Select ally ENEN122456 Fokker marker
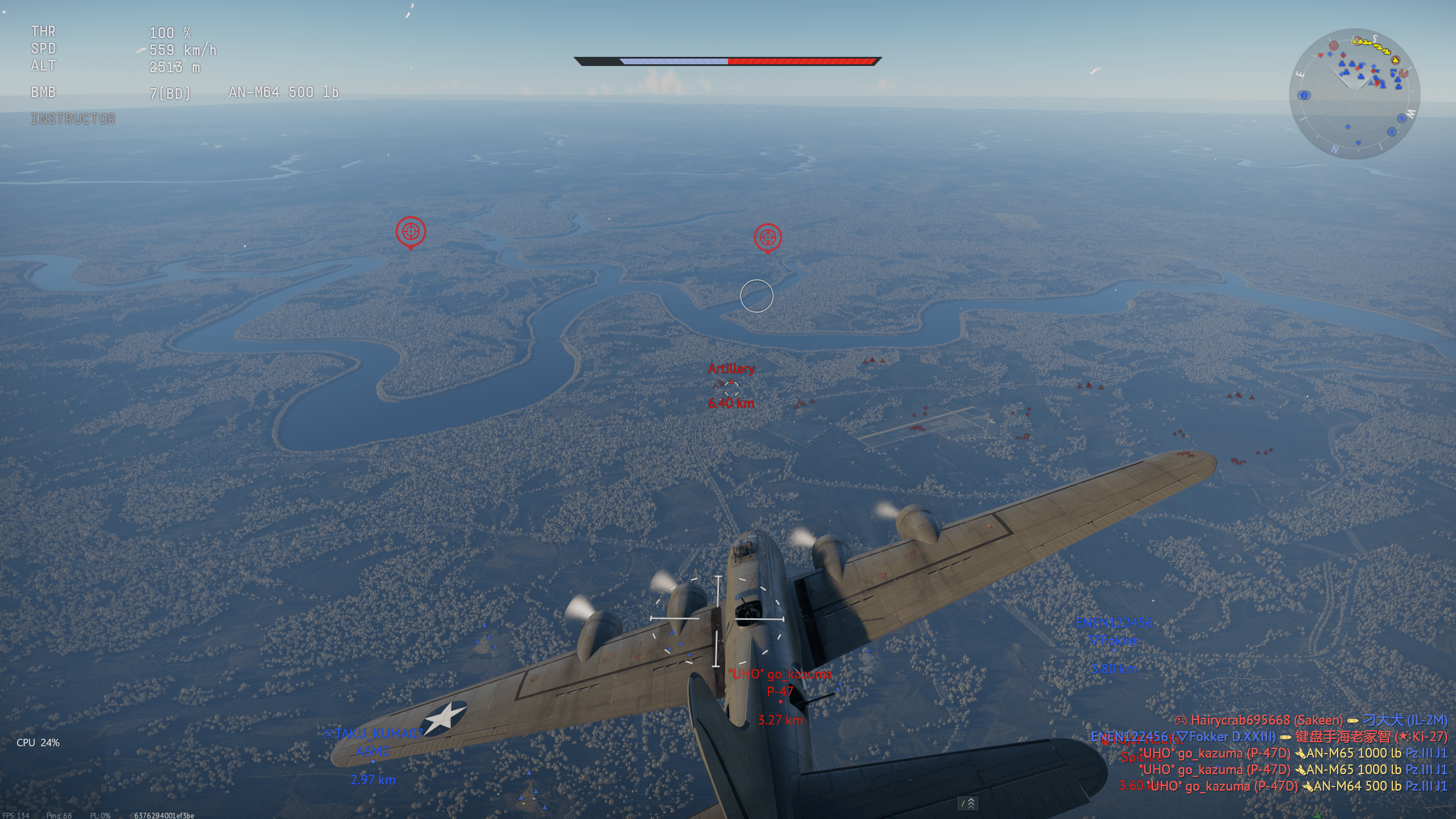The width and height of the screenshot is (1456, 819). tap(1114, 651)
